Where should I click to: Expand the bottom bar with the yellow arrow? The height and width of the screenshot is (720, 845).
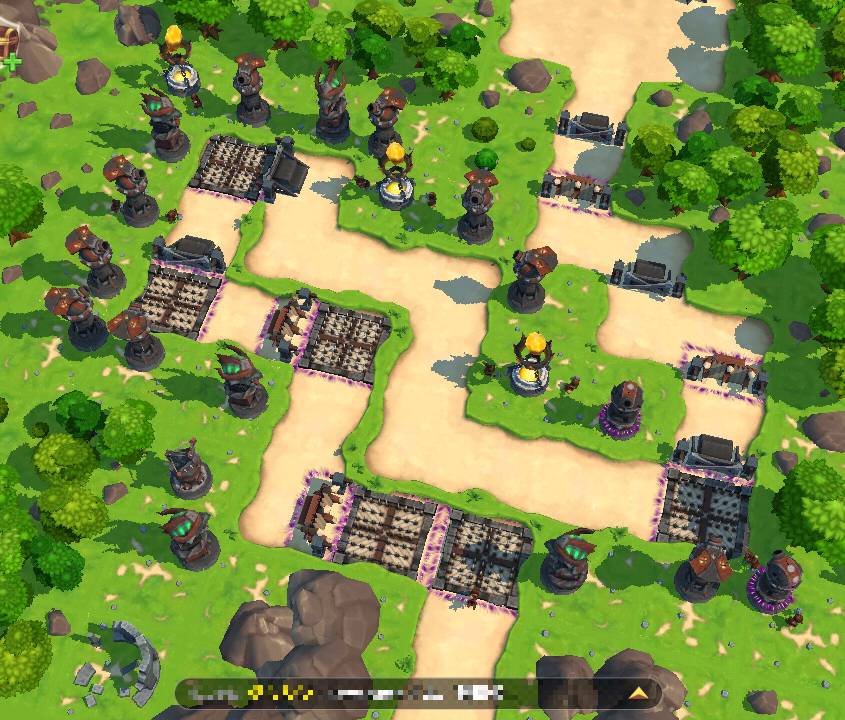(638, 692)
